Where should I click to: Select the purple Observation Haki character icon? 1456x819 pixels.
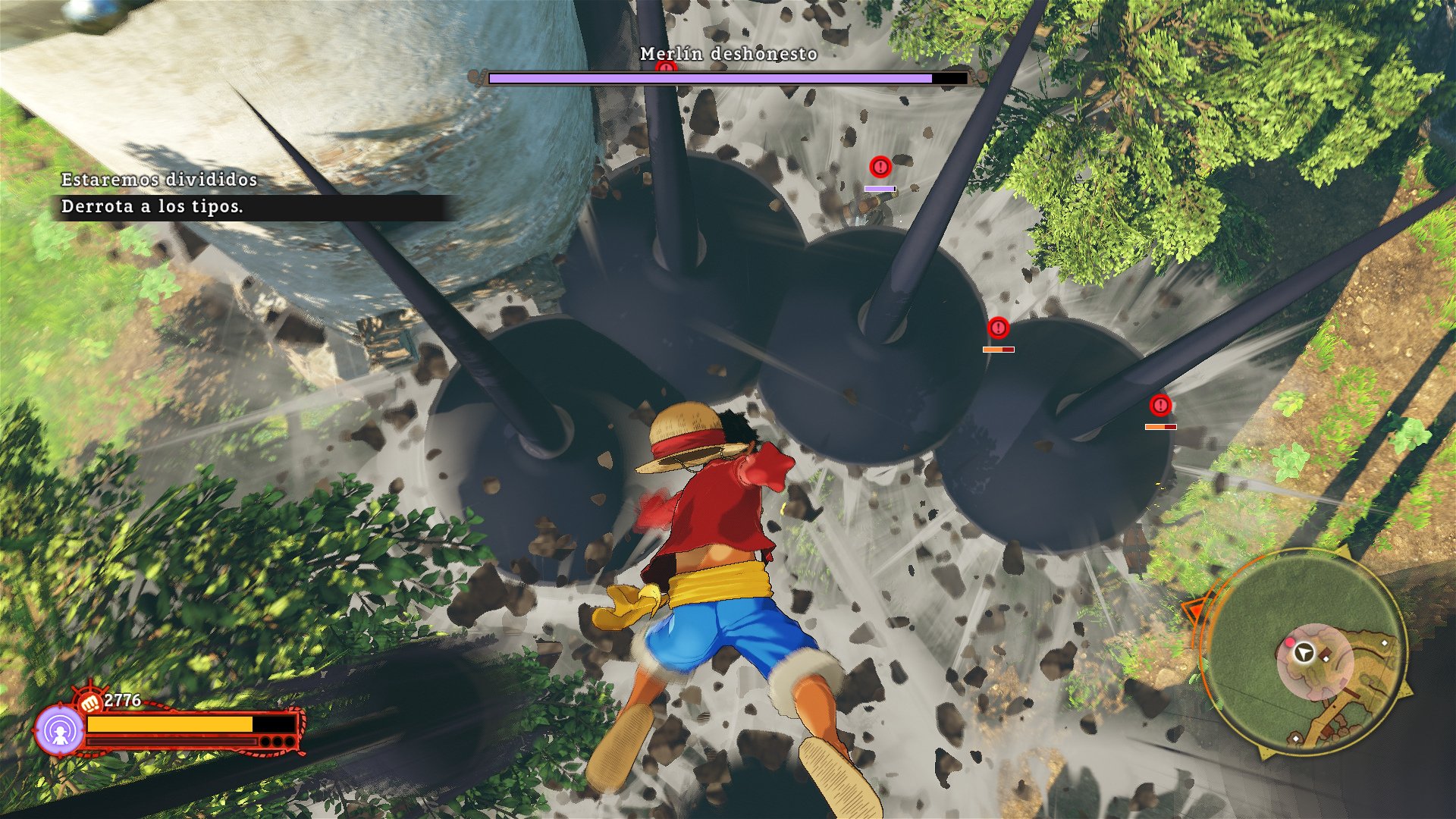click(61, 730)
